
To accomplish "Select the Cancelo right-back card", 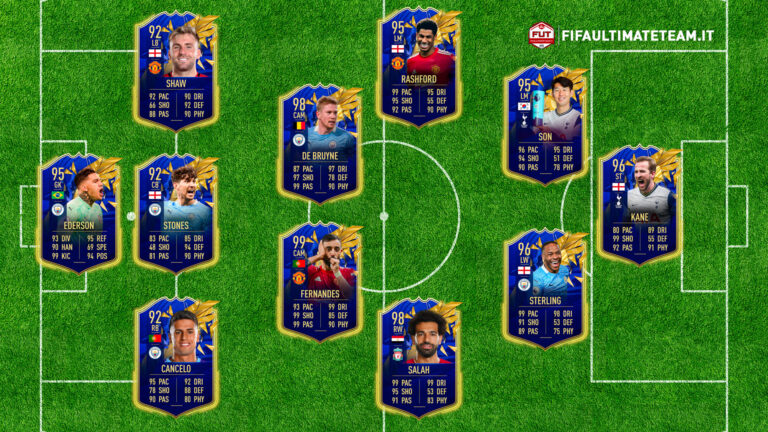I will click(177, 355).
